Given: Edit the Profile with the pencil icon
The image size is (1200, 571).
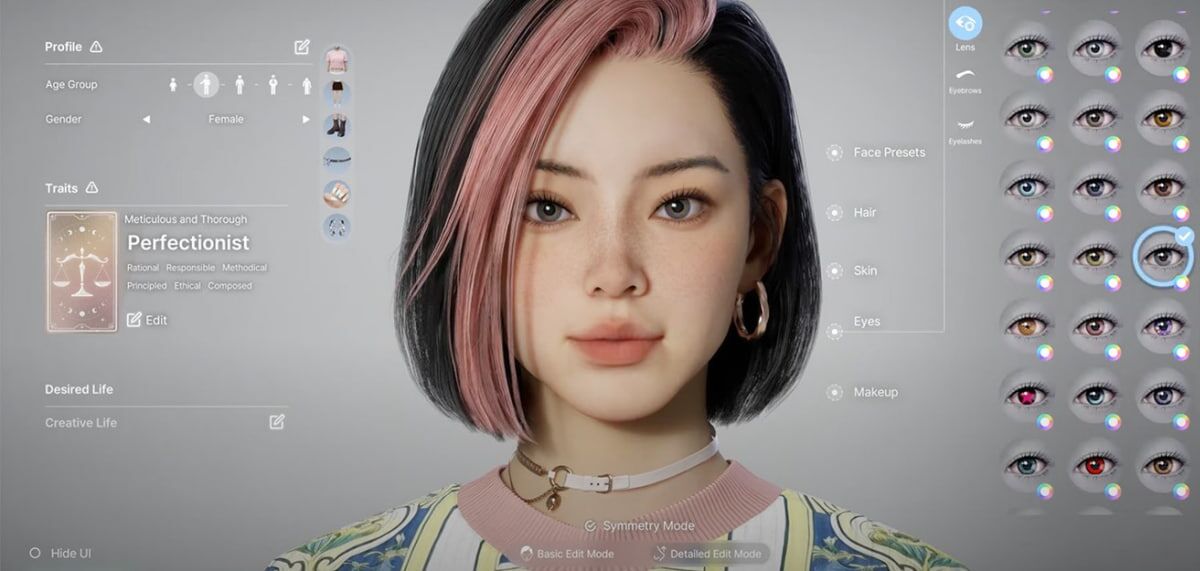Looking at the screenshot, I should pos(302,47).
